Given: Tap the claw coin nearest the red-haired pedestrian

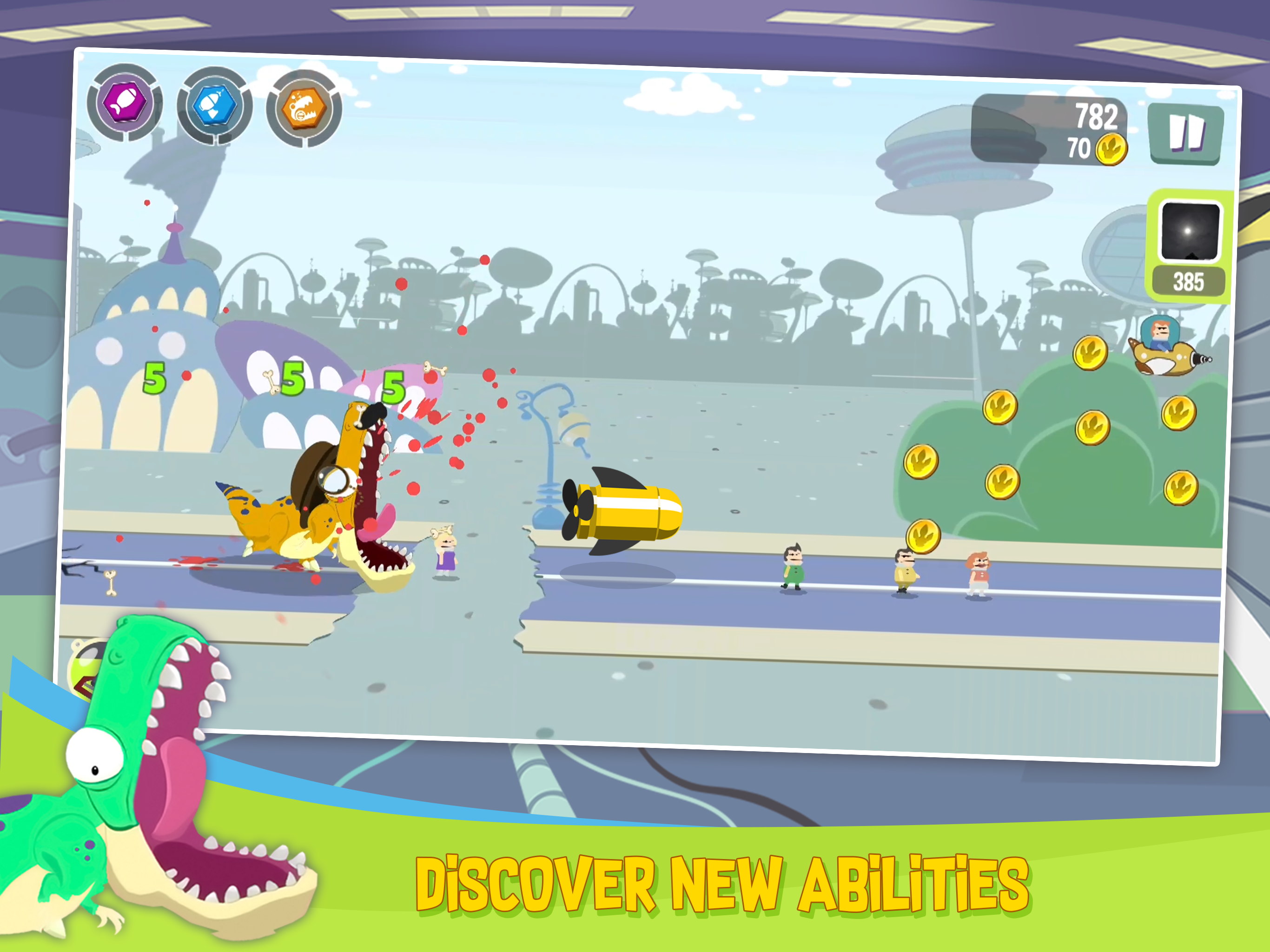Looking at the screenshot, I should [x=924, y=535].
